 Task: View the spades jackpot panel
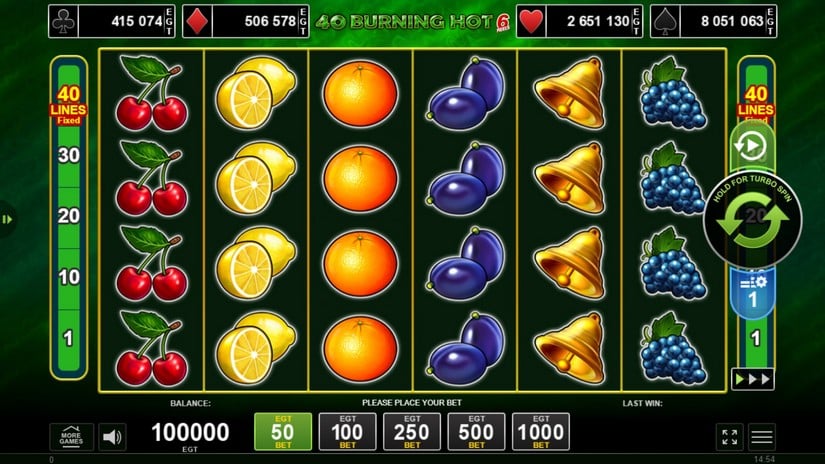tap(714, 20)
